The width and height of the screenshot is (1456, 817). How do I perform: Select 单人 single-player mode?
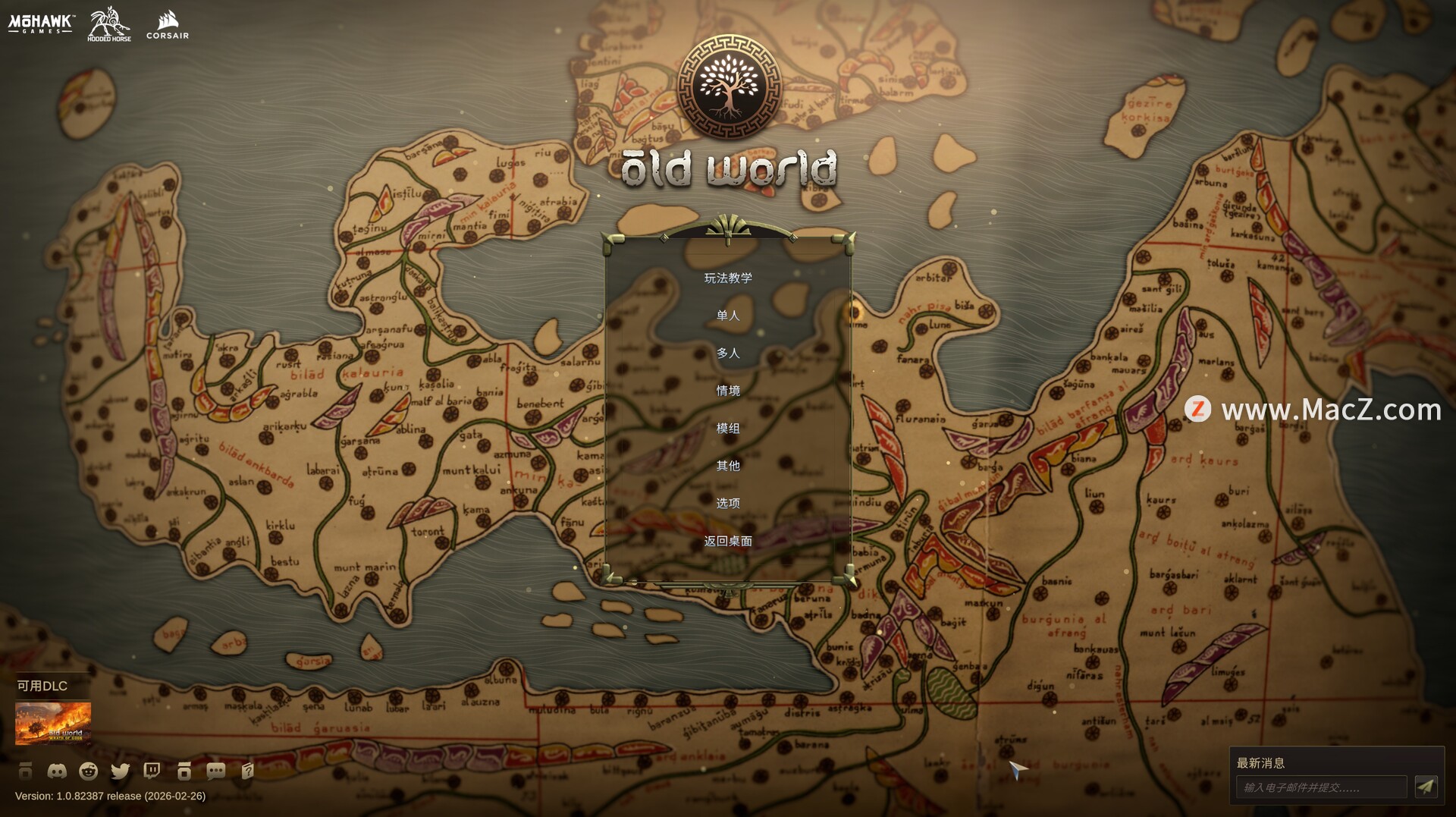click(728, 316)
